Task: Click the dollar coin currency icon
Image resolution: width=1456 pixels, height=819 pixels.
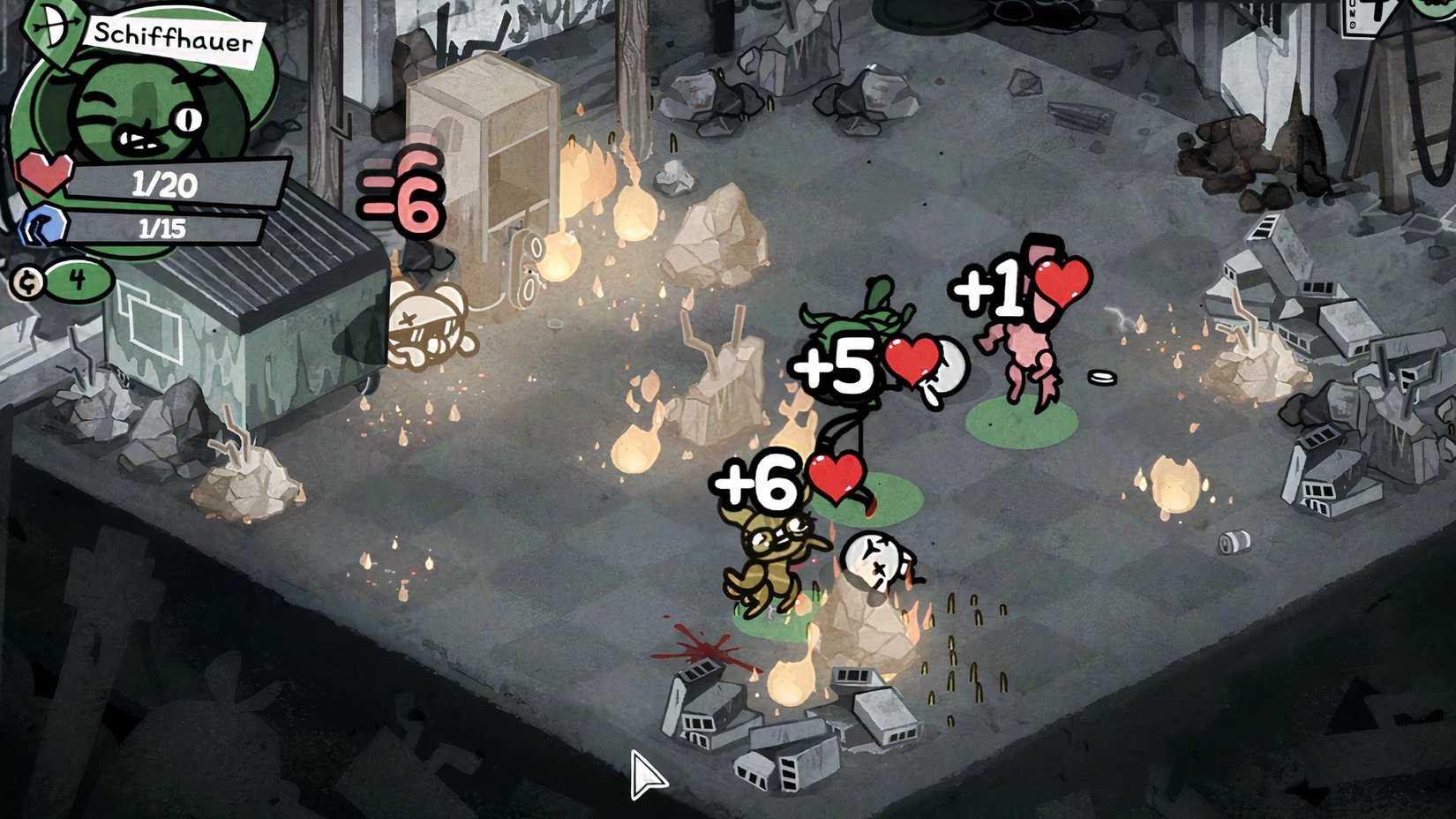Action: (28, 284)
